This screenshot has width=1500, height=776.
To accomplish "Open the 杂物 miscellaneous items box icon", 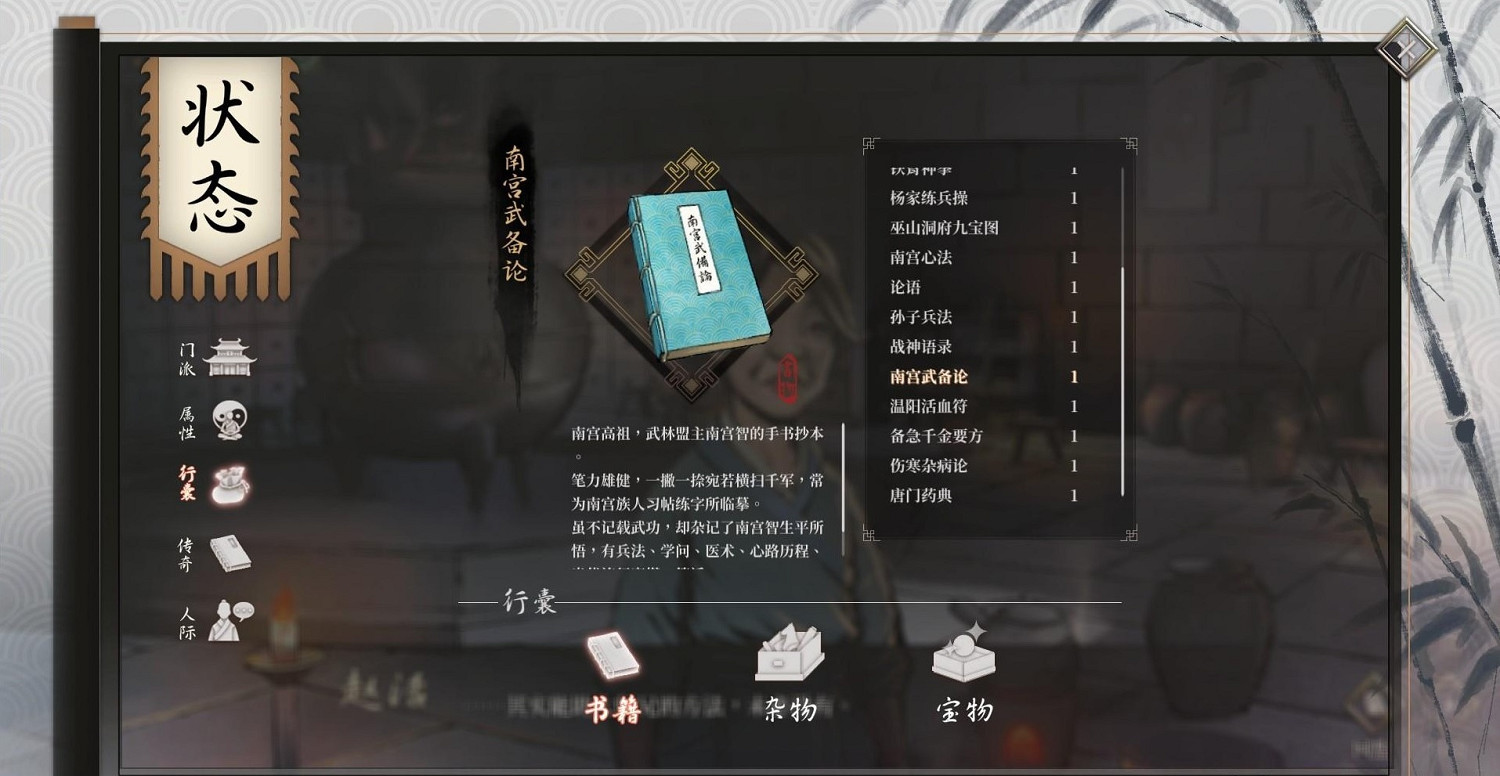I will click(790, 655).
